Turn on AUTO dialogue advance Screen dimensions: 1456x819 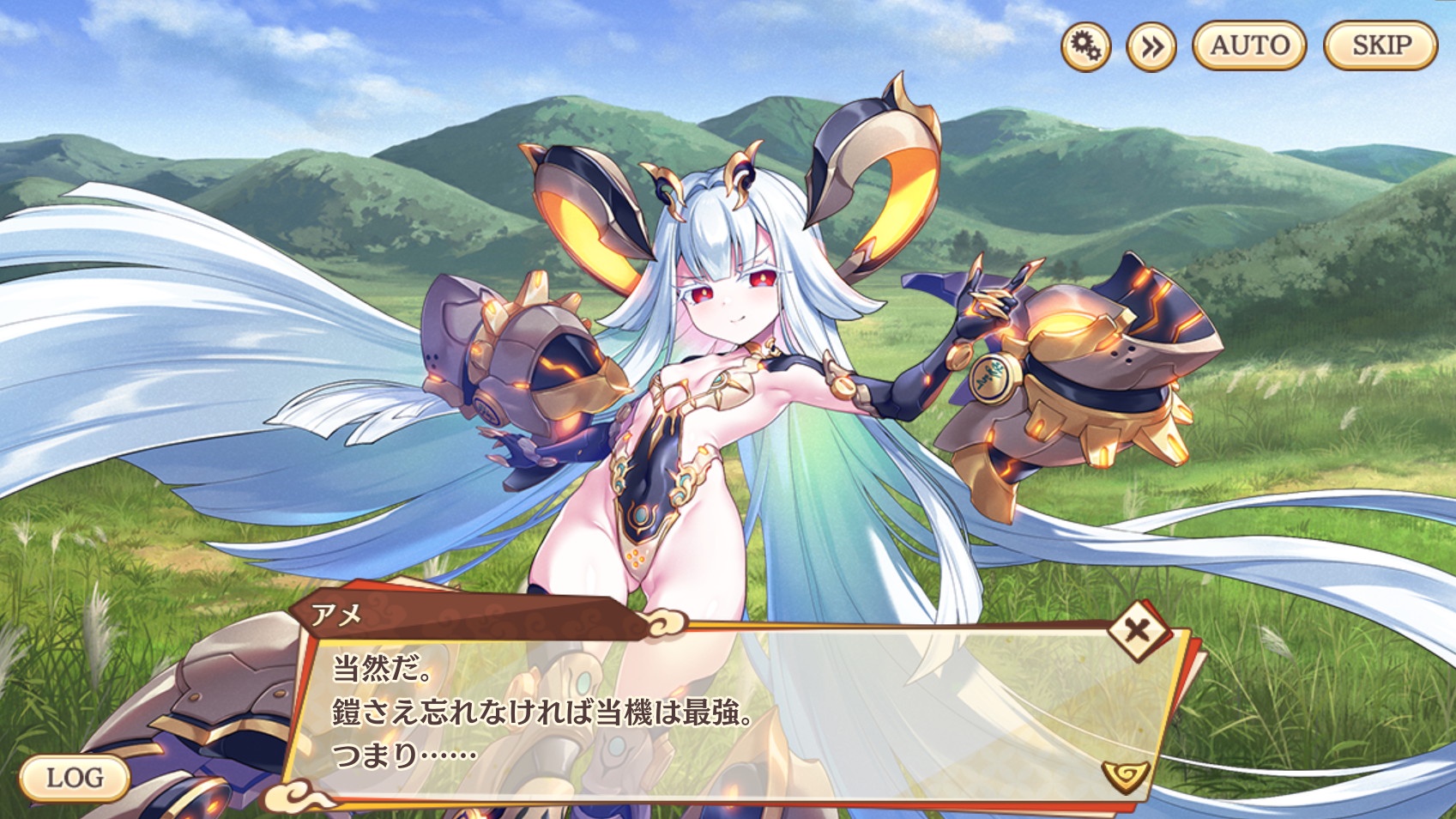(1249, 45)
